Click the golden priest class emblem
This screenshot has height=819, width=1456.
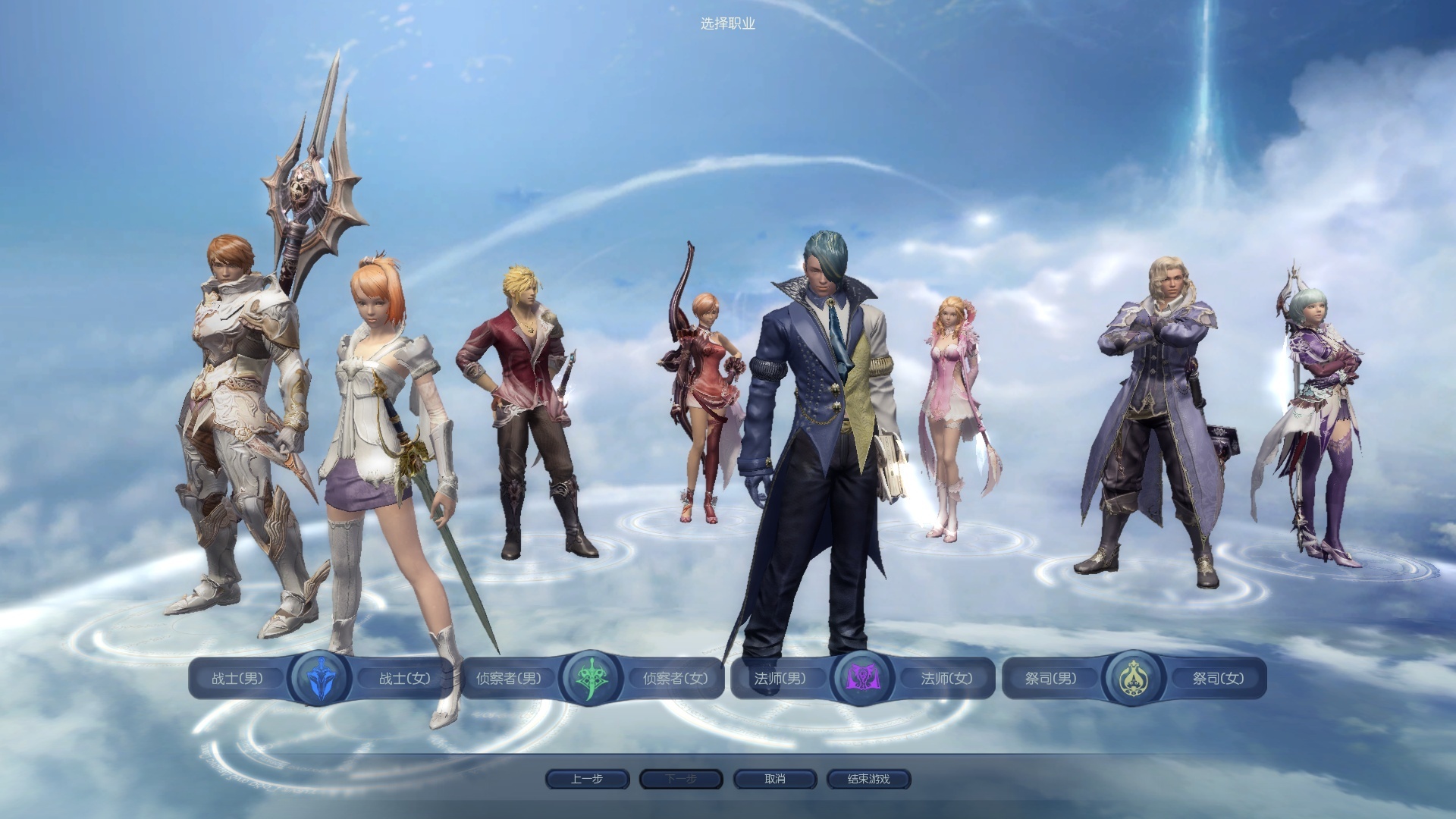click(x=1133, y=678)
